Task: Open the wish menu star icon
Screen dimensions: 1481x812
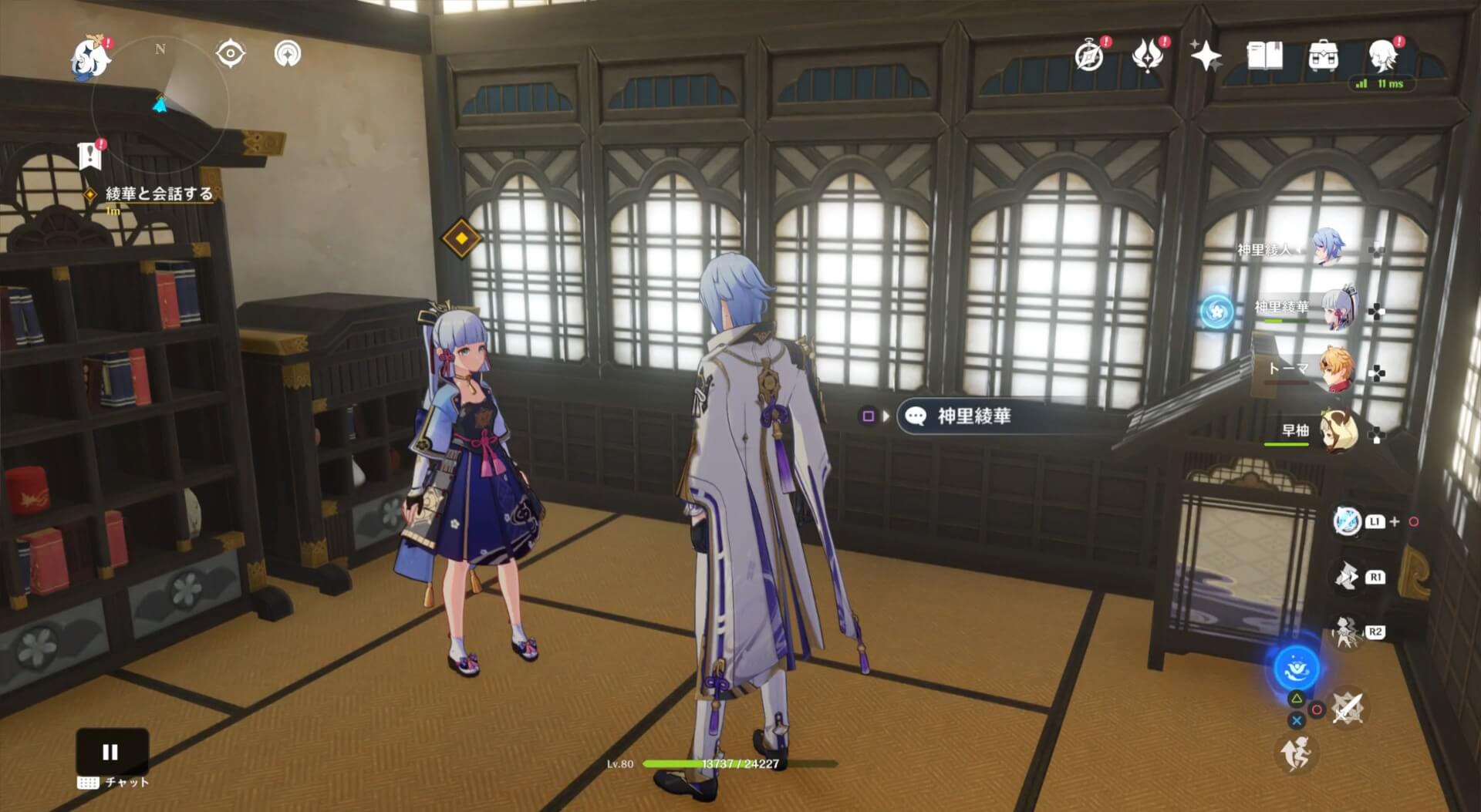Action: (1207, 56)
